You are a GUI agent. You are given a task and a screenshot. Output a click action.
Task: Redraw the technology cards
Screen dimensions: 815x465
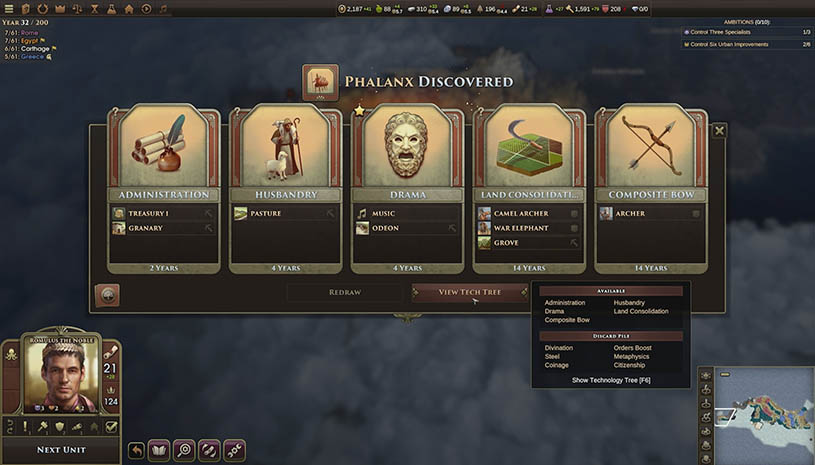tap(345, 292)
